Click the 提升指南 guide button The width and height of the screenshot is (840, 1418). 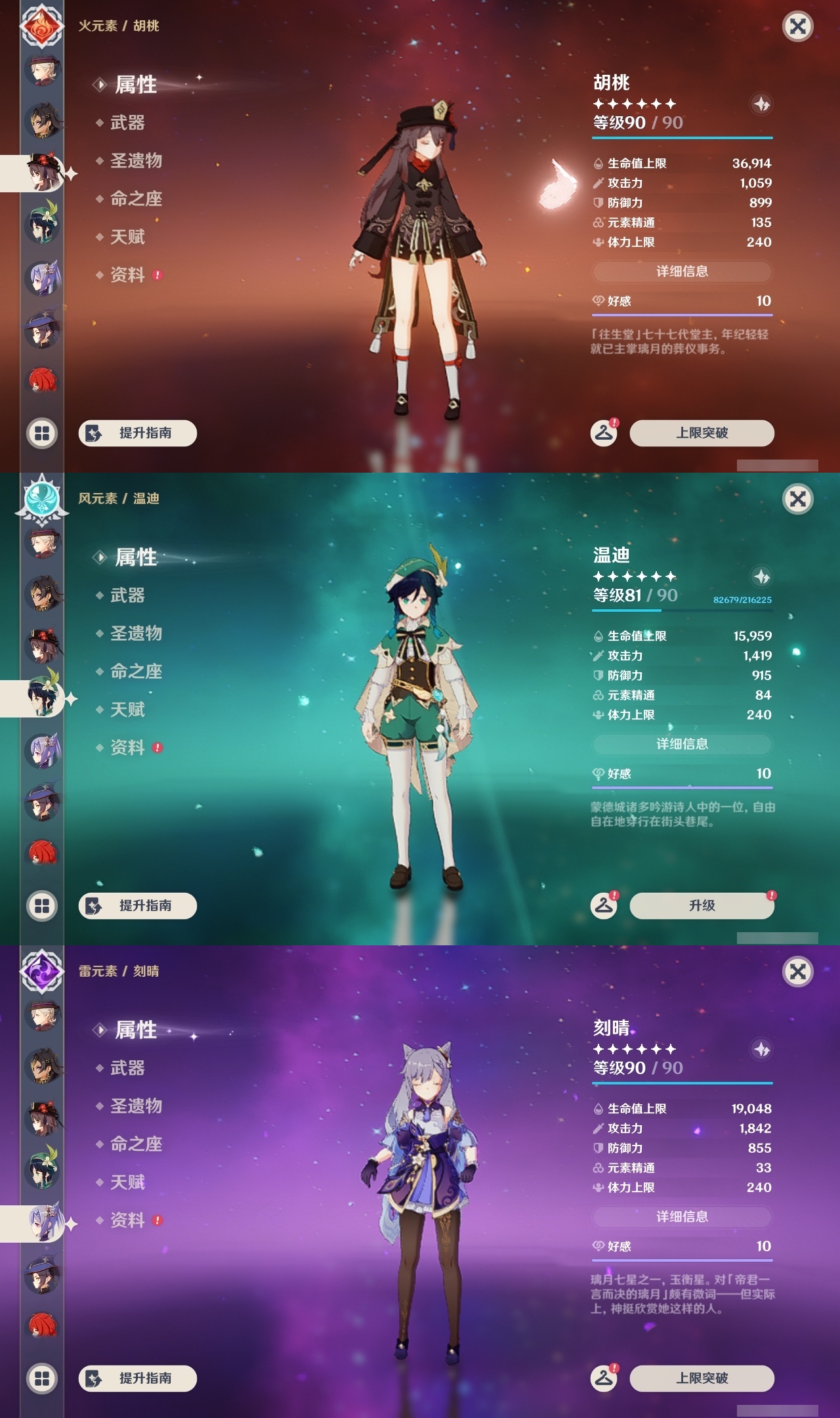click(138, 433)
